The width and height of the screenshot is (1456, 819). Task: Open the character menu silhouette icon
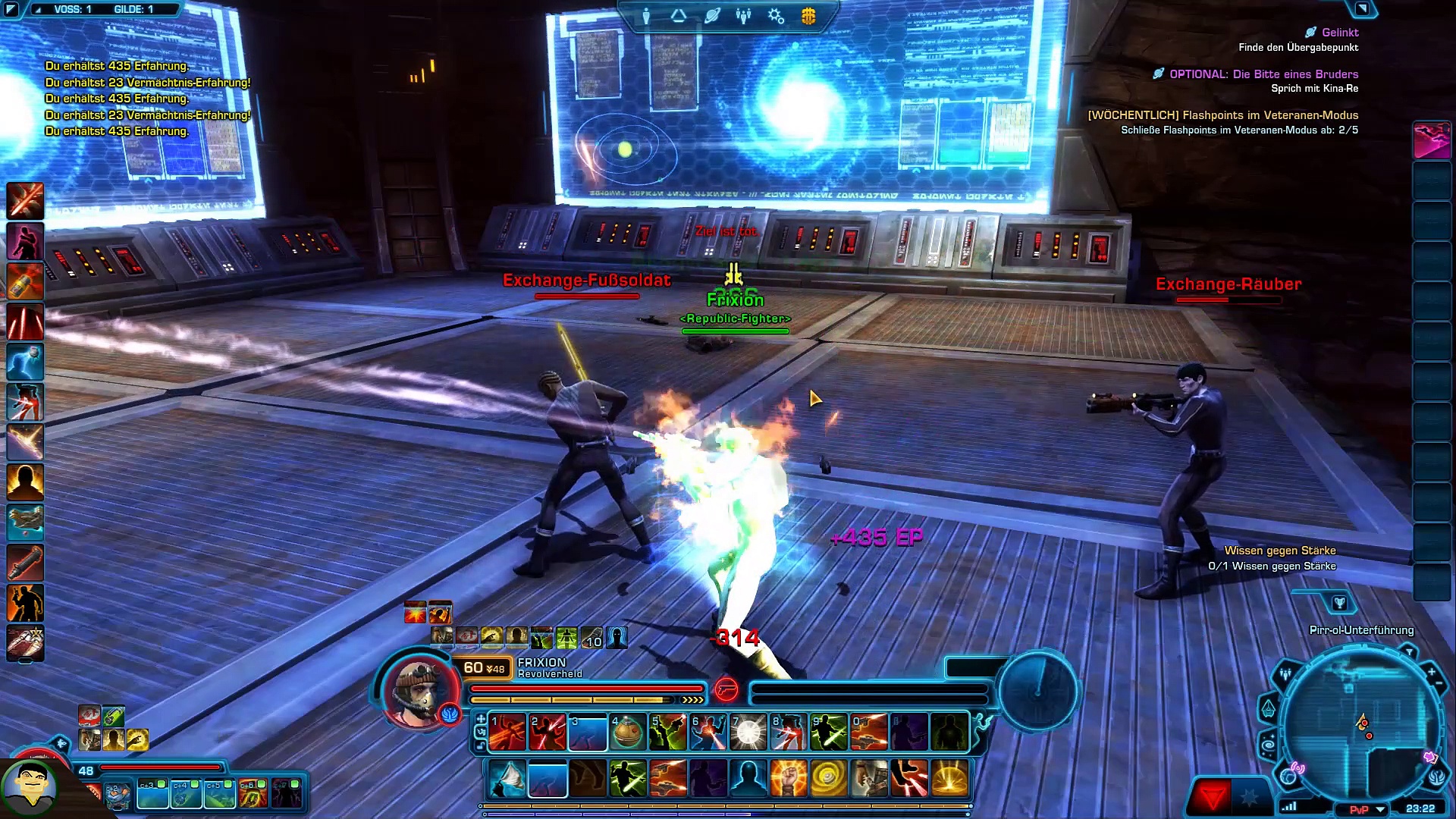pos(646,16)
